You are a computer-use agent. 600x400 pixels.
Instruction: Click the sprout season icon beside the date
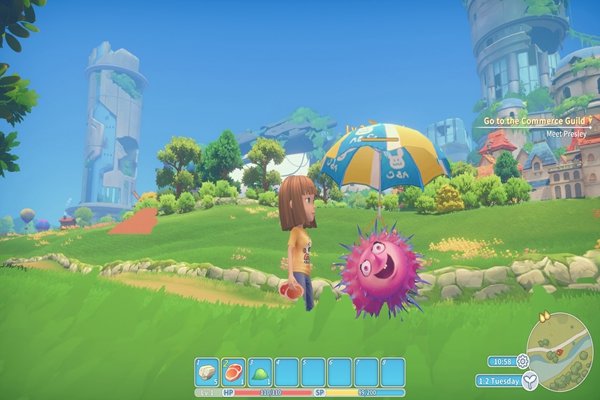[x=529, y=380]
